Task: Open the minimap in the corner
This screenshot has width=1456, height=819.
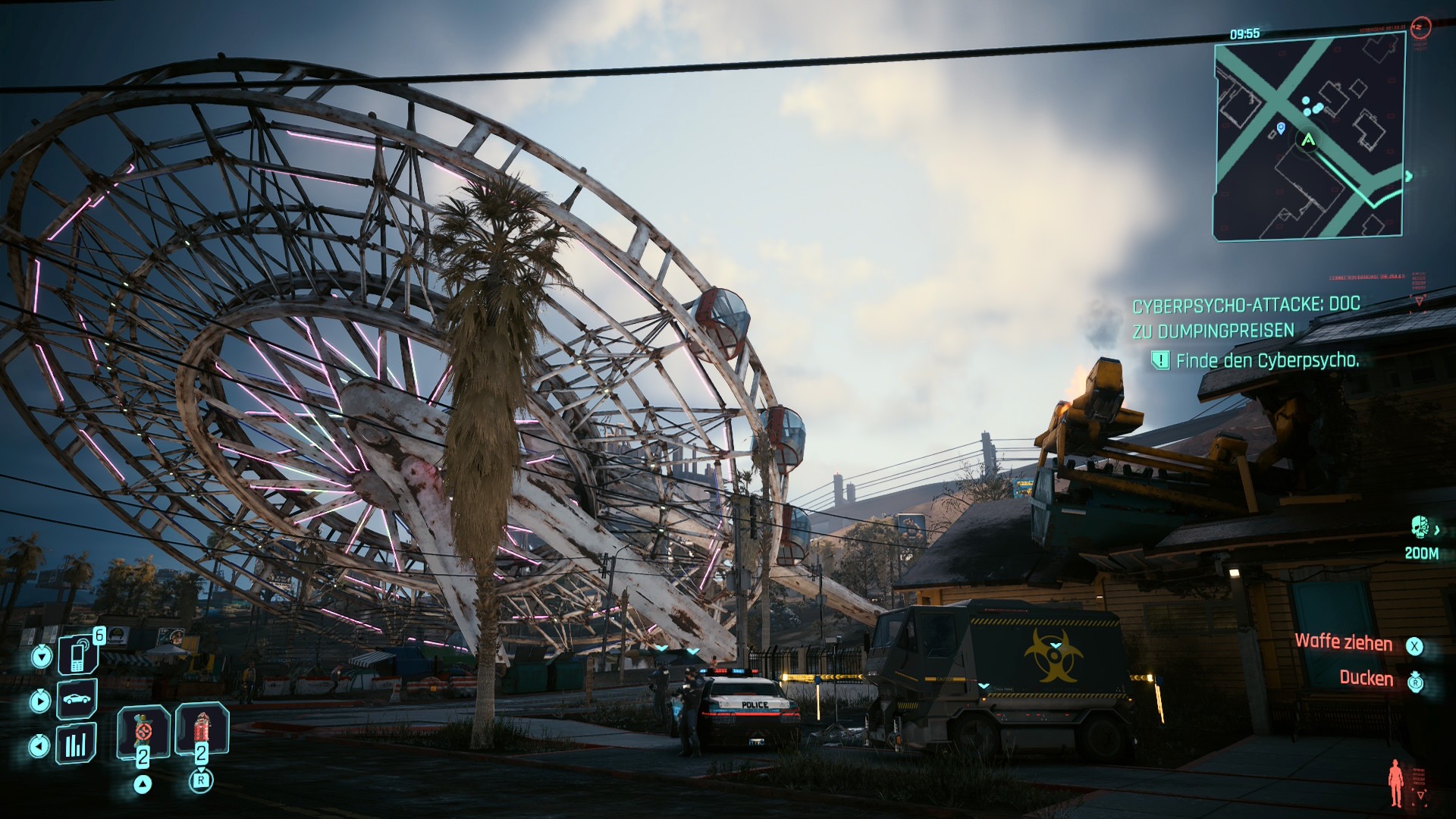Action: (1309, 138)
